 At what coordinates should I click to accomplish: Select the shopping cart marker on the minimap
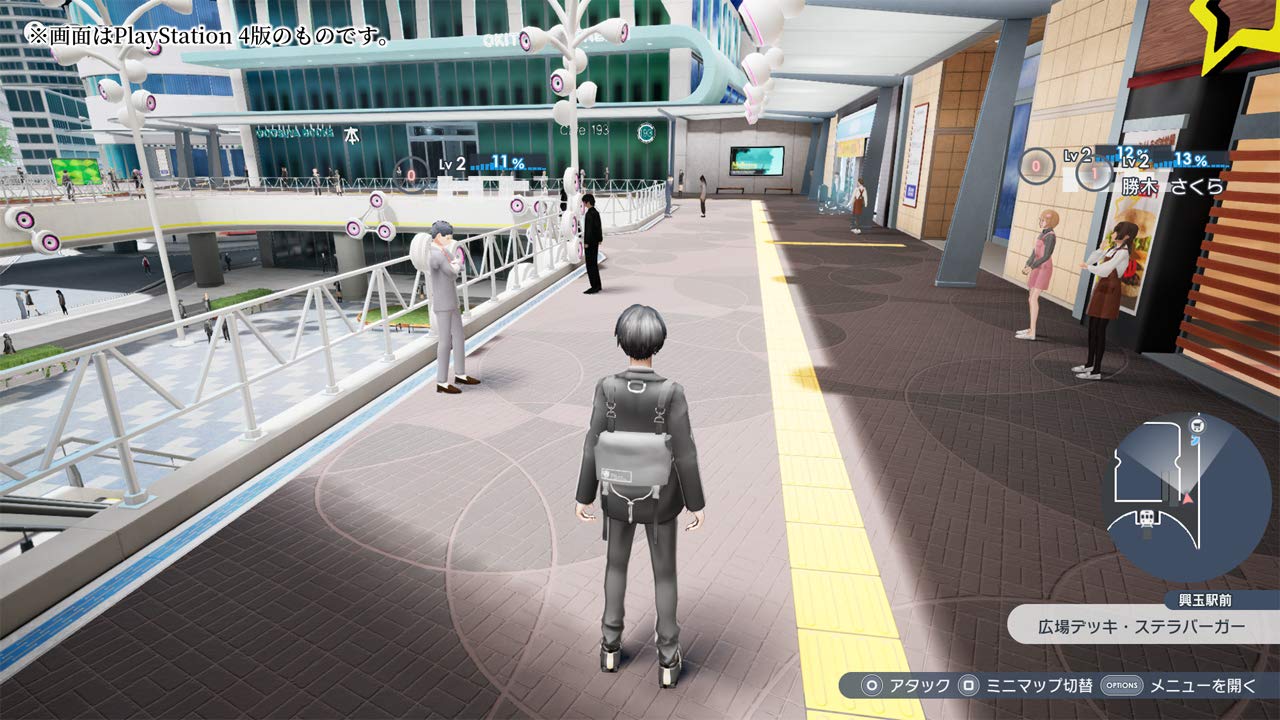point(1197,424)
